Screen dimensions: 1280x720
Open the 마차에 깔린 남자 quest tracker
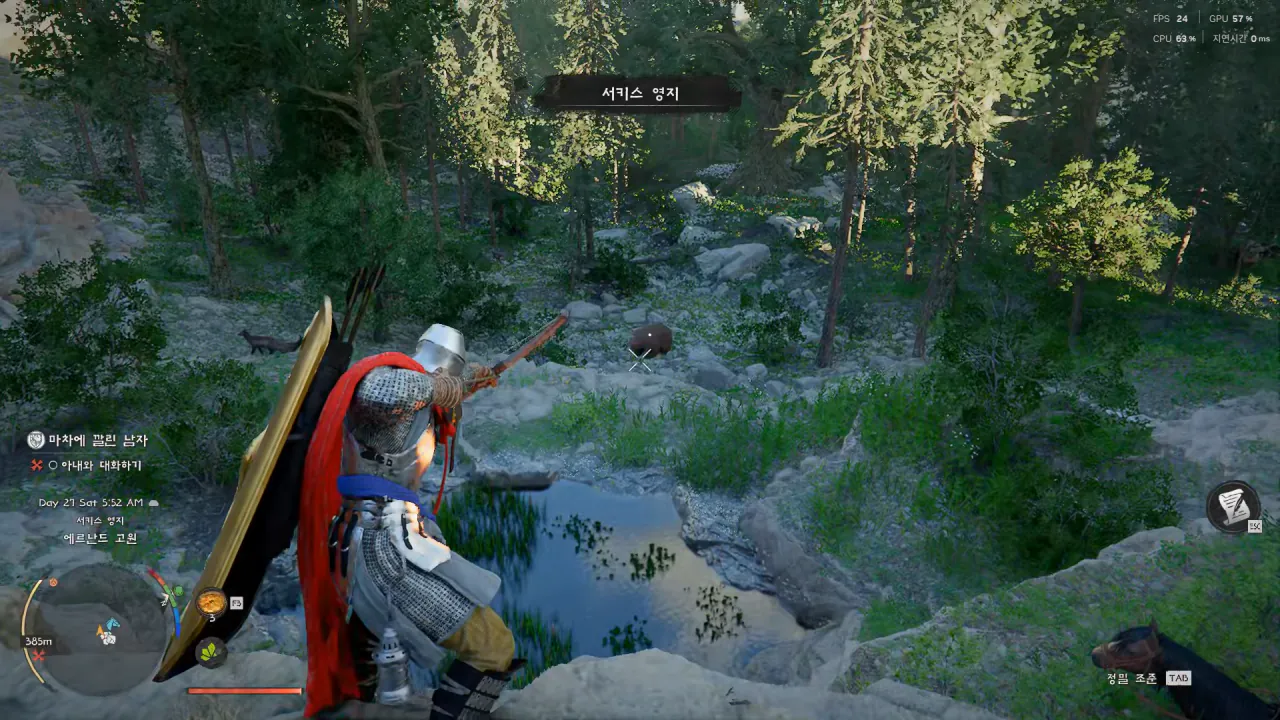(x=97, y=440)
